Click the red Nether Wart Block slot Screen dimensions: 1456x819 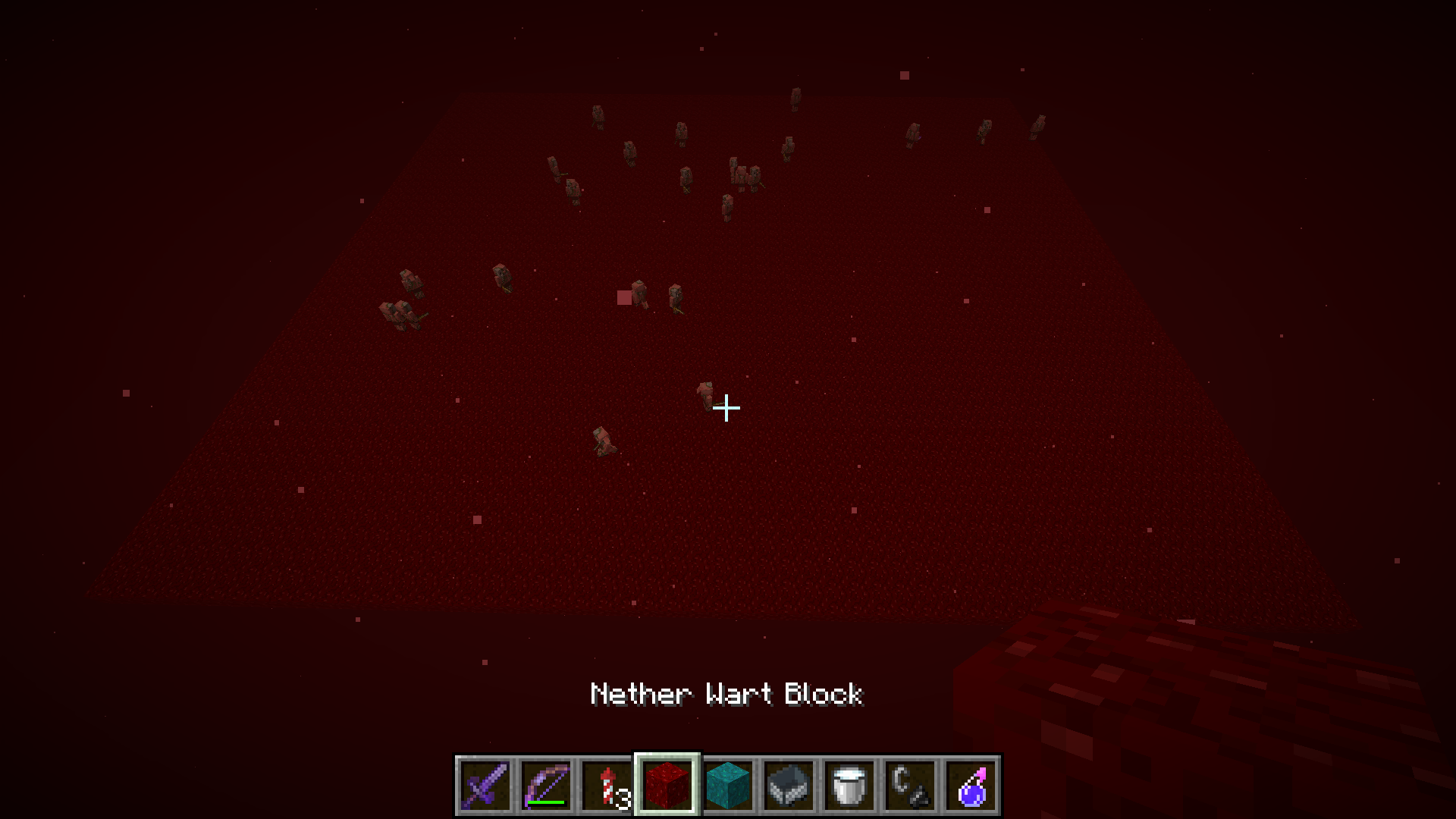667,785
